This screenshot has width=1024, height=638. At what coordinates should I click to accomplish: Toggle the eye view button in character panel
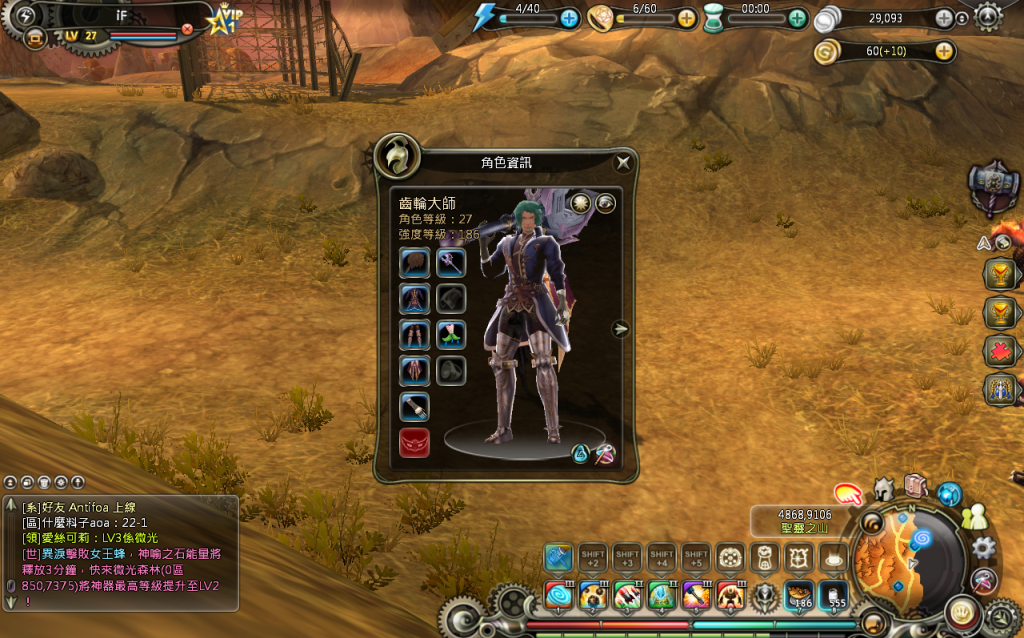pyautogui.click(x=606, y=203)
